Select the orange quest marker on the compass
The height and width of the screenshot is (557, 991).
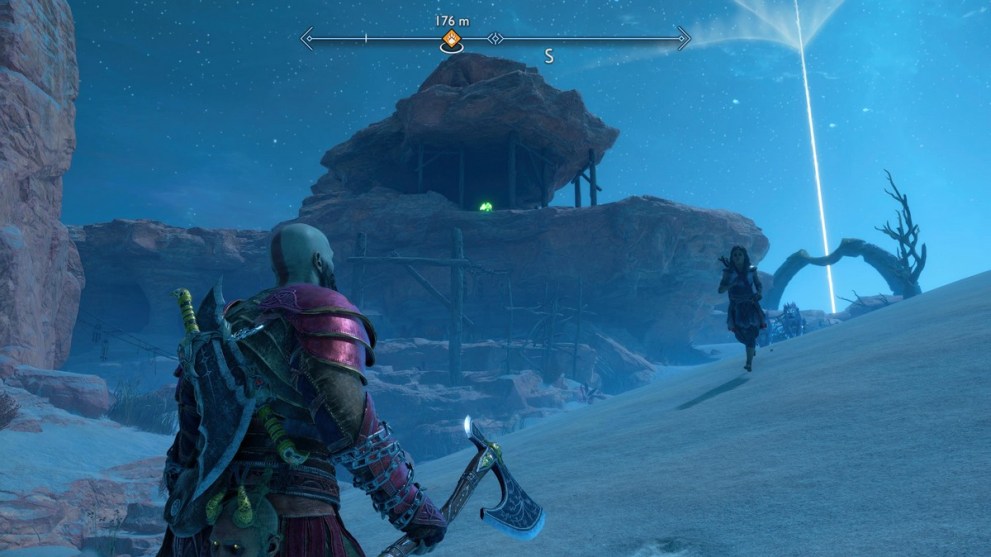[452, 40]
